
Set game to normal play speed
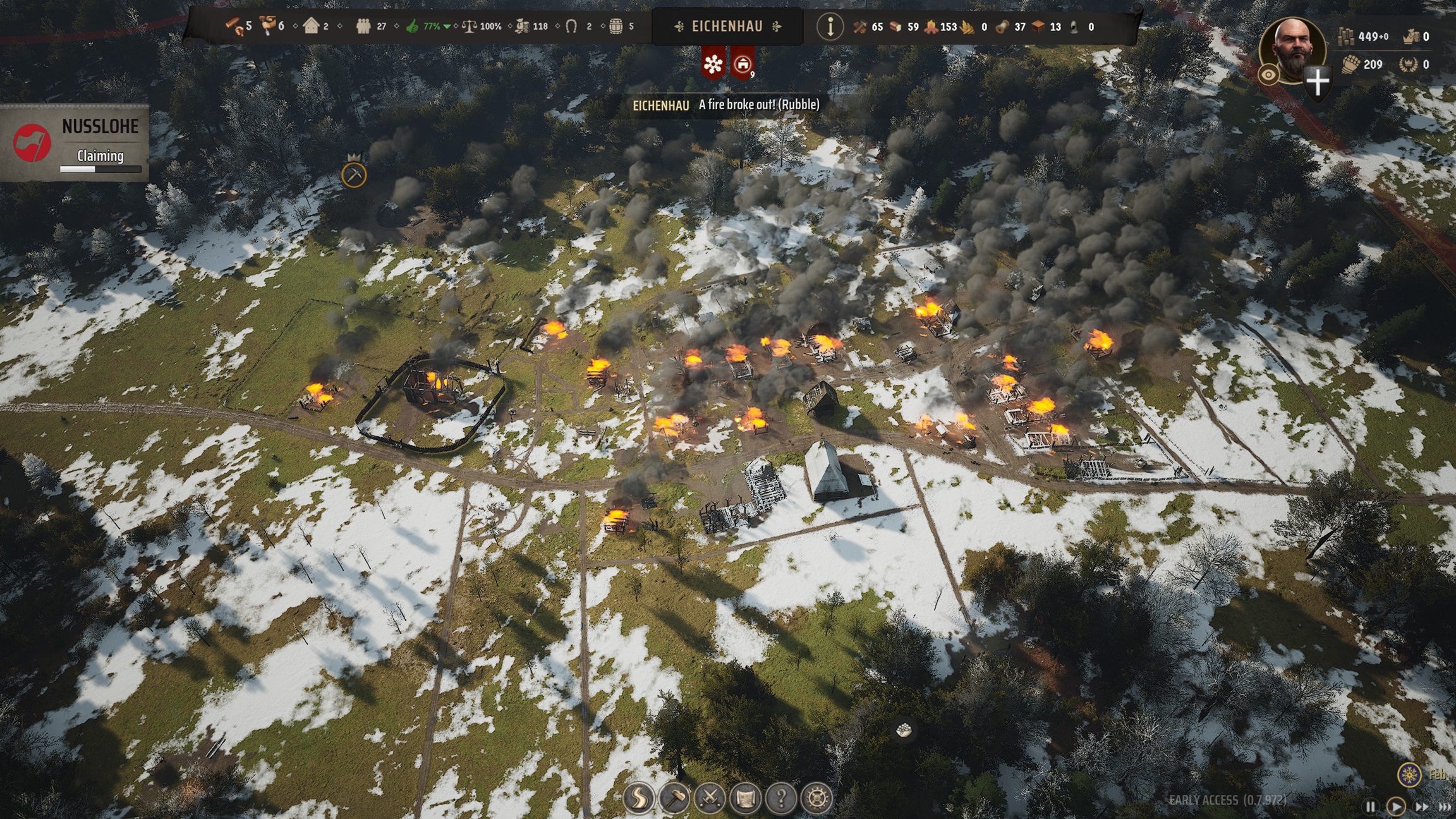pyautogui.click(x=1395, y=807)
